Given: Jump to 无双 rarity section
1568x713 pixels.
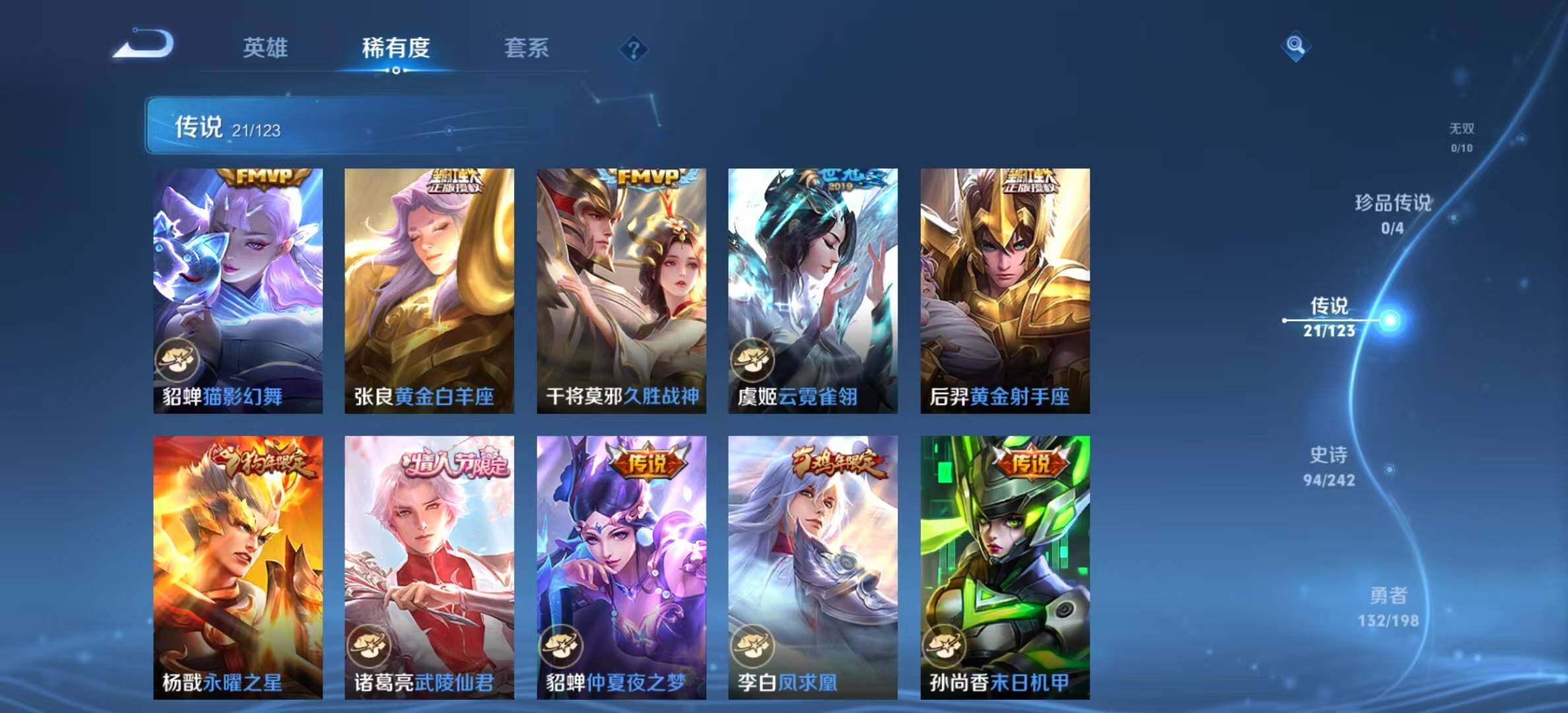Looking at the screenshot, I should tap(1461, 137).
